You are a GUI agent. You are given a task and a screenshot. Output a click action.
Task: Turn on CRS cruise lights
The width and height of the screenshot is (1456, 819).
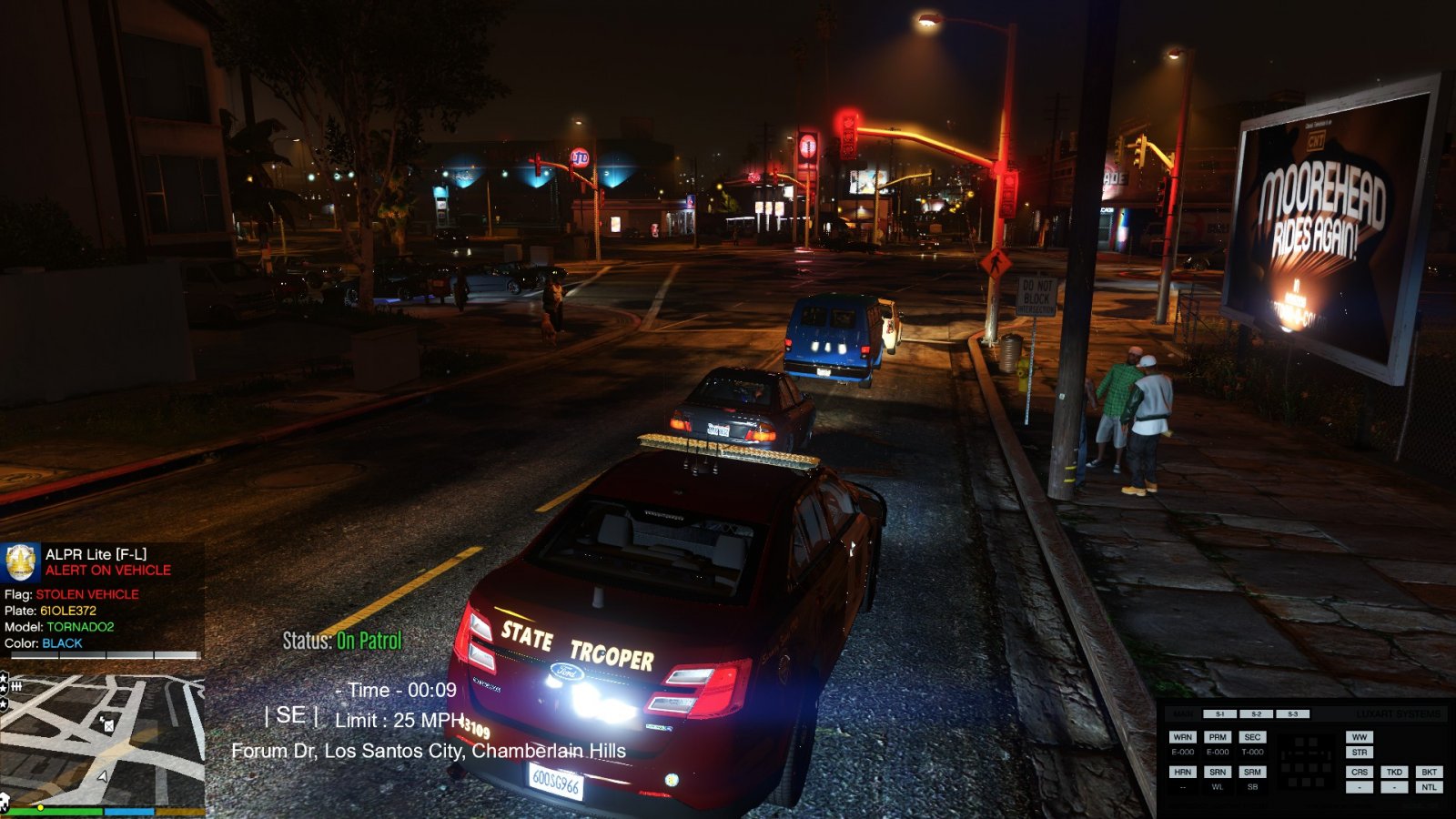(1360, 772)
